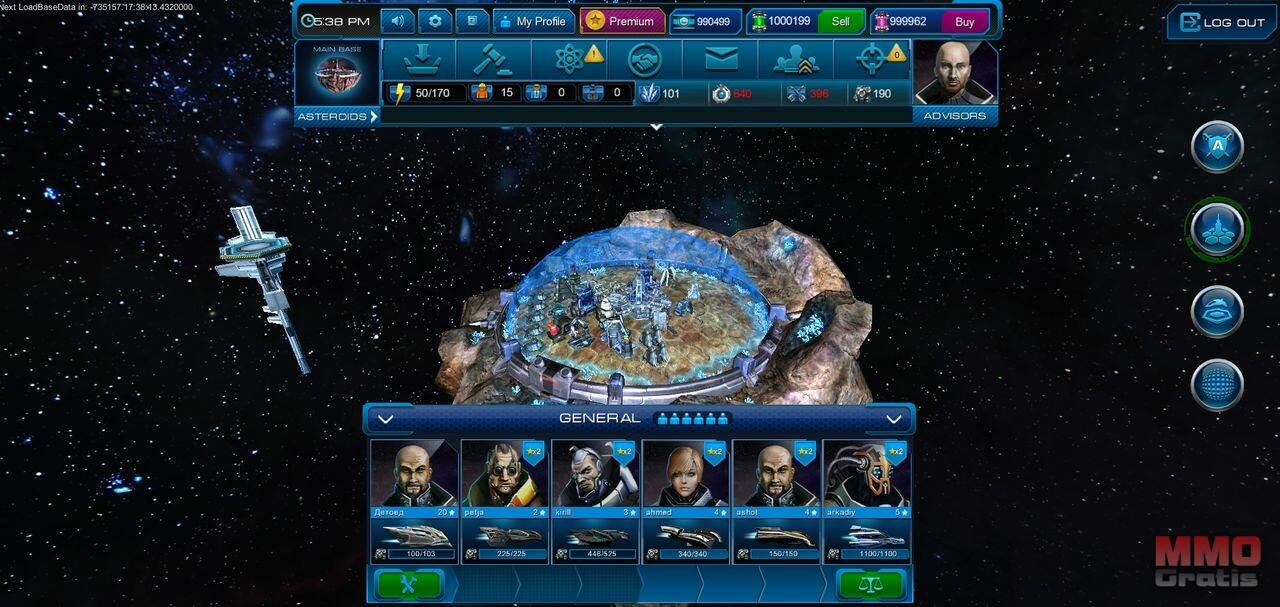This screenshot has height=607, width=1280.
Task: Open the My Profile page
Action: point(532,21)
